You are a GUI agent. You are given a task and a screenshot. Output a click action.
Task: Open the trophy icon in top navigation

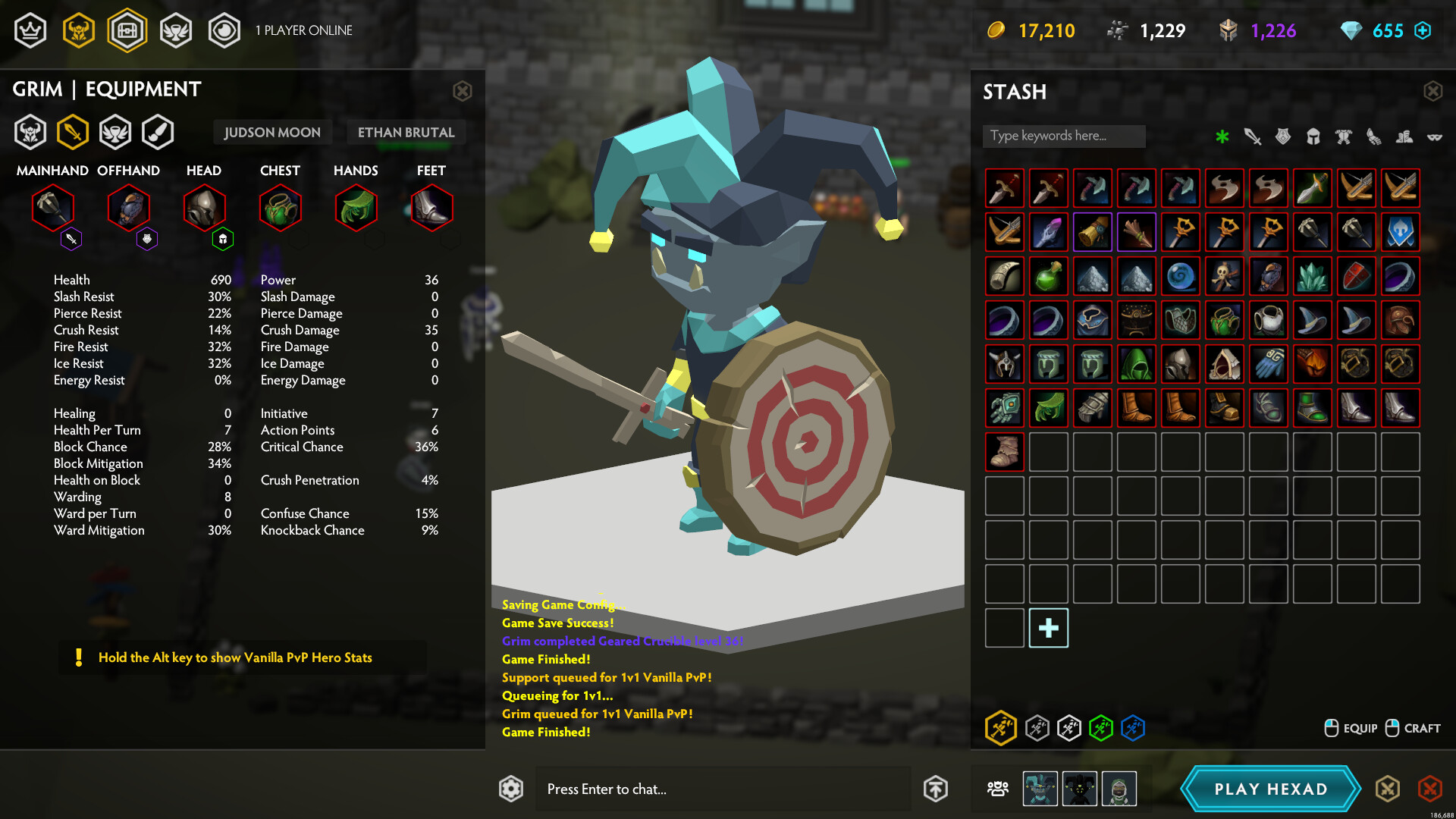[x=176, y=30]
